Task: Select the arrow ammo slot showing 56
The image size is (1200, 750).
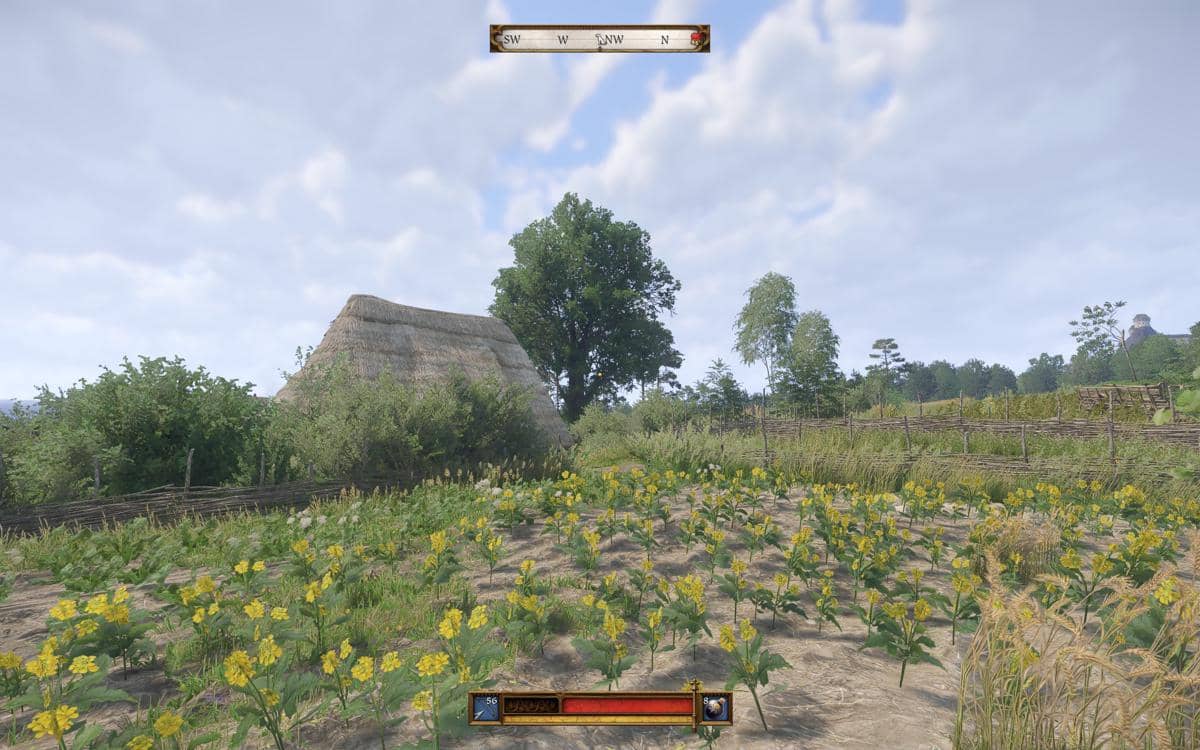Action: coord(485,707)
